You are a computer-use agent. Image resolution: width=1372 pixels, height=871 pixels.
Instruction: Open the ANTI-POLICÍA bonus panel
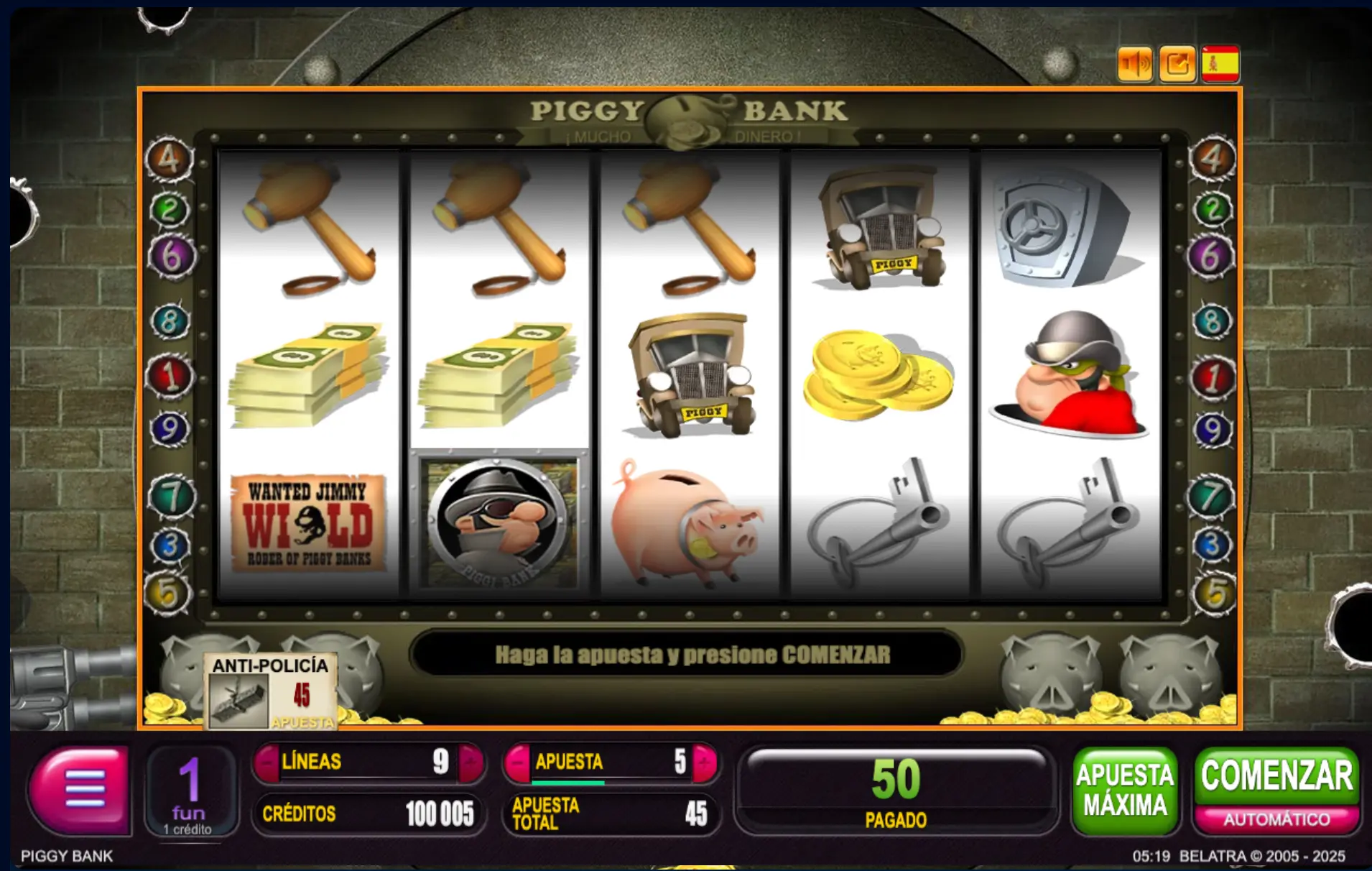[x=271, y=691]
